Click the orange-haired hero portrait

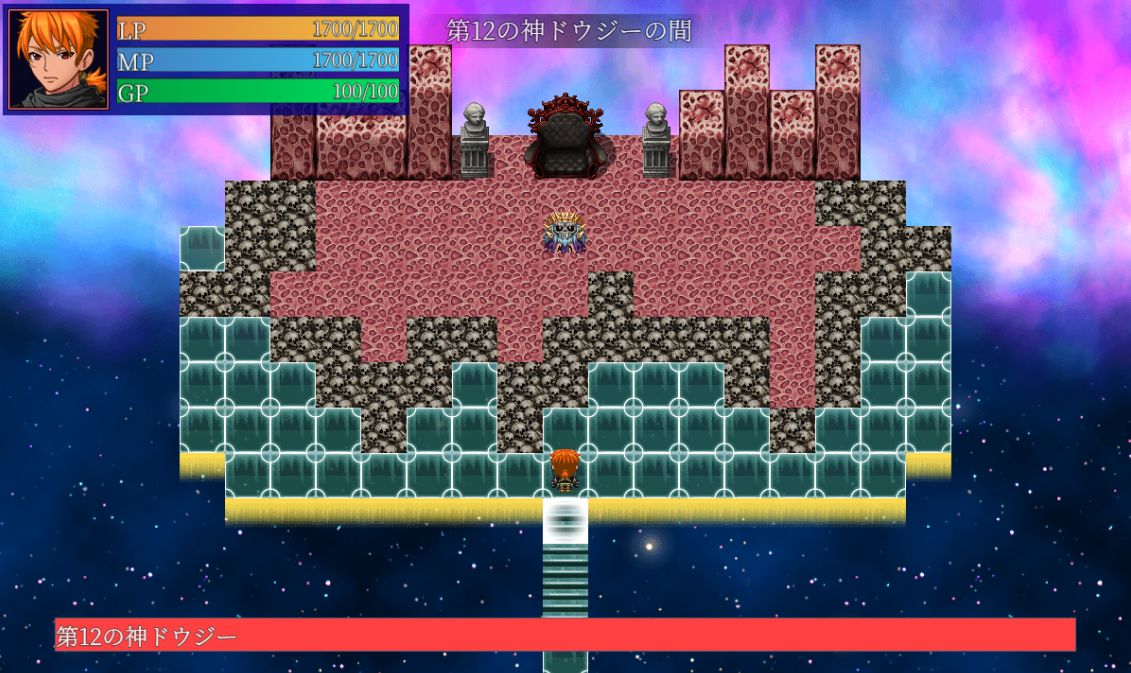[58, 58]
